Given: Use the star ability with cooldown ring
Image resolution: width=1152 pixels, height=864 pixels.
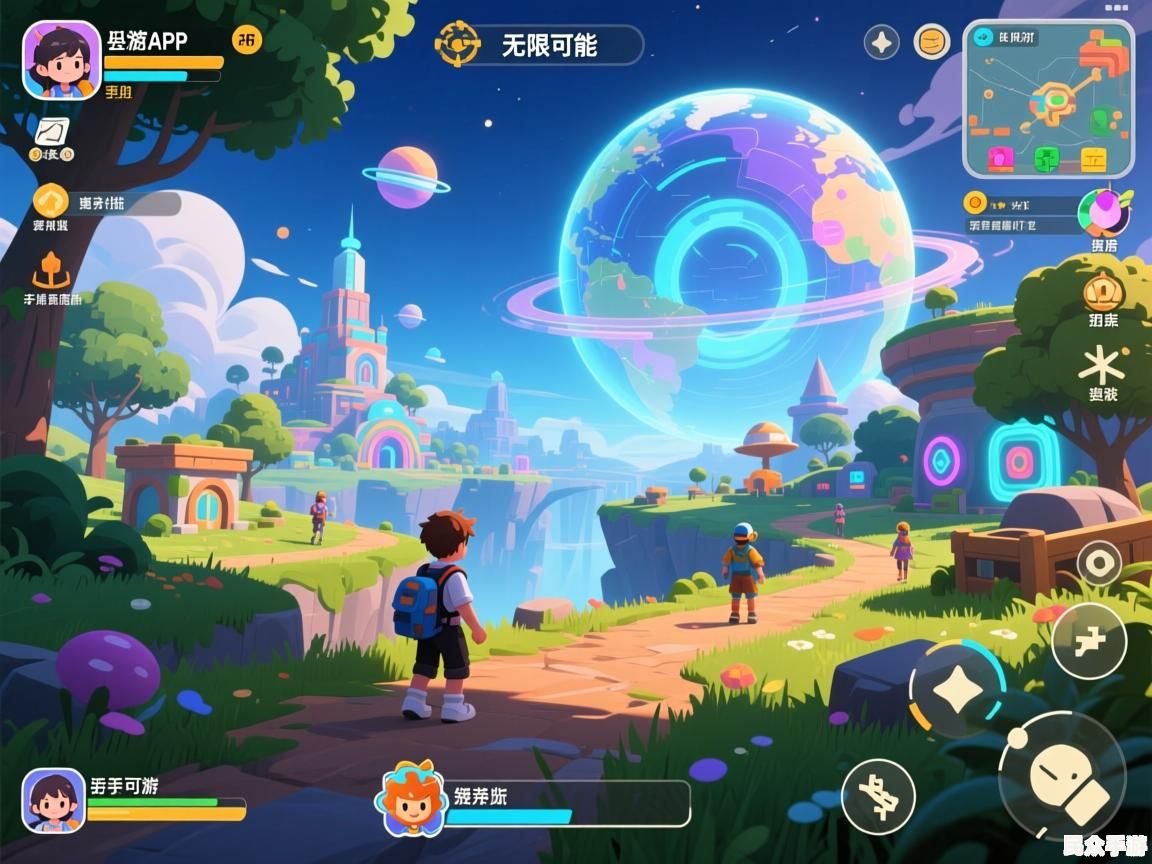Looking at the screenshot, I should click(957, 690).
